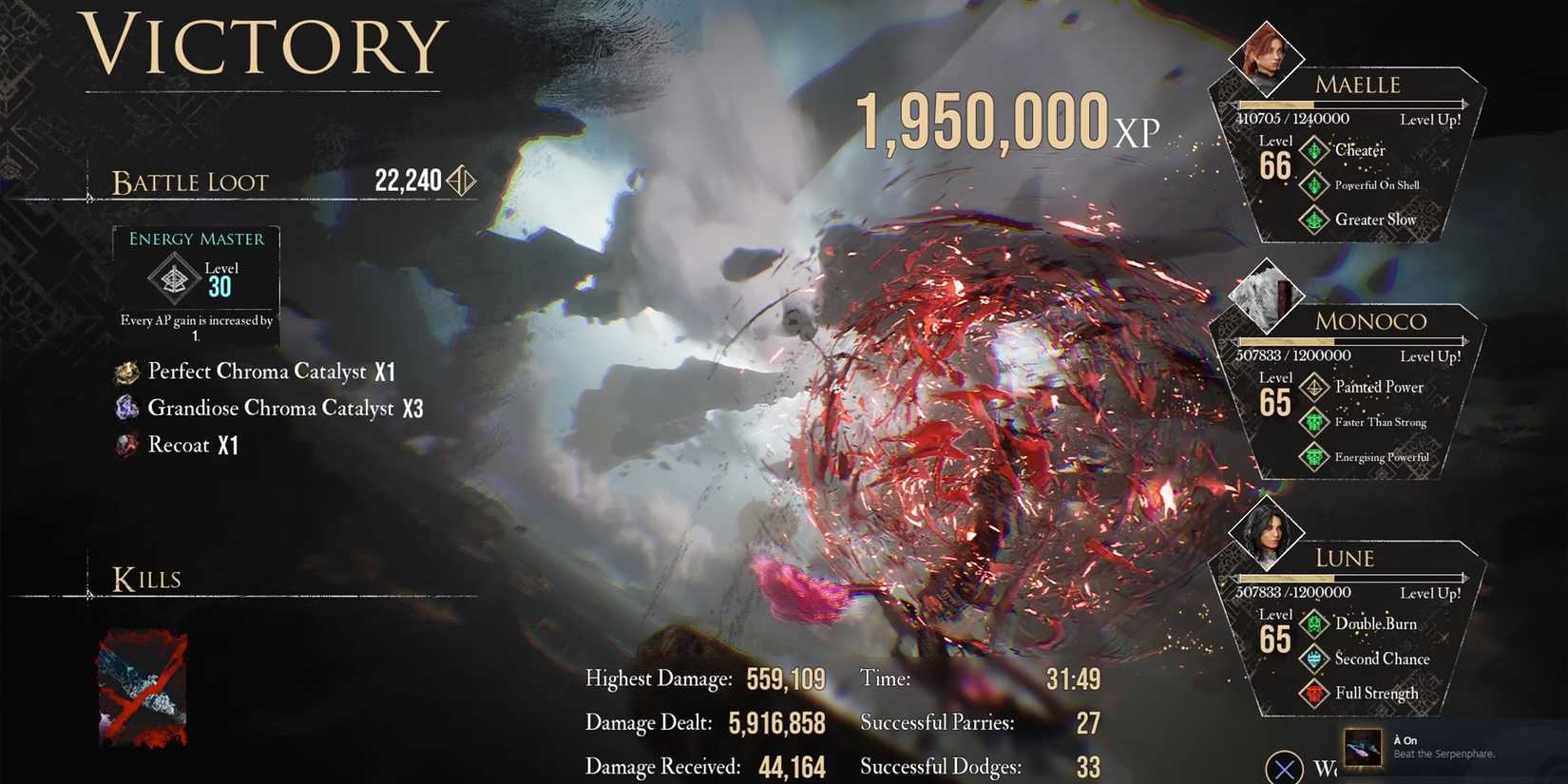Expand Monoco's Level Up details
The image size is (1568, 784).
(1430, 356)
